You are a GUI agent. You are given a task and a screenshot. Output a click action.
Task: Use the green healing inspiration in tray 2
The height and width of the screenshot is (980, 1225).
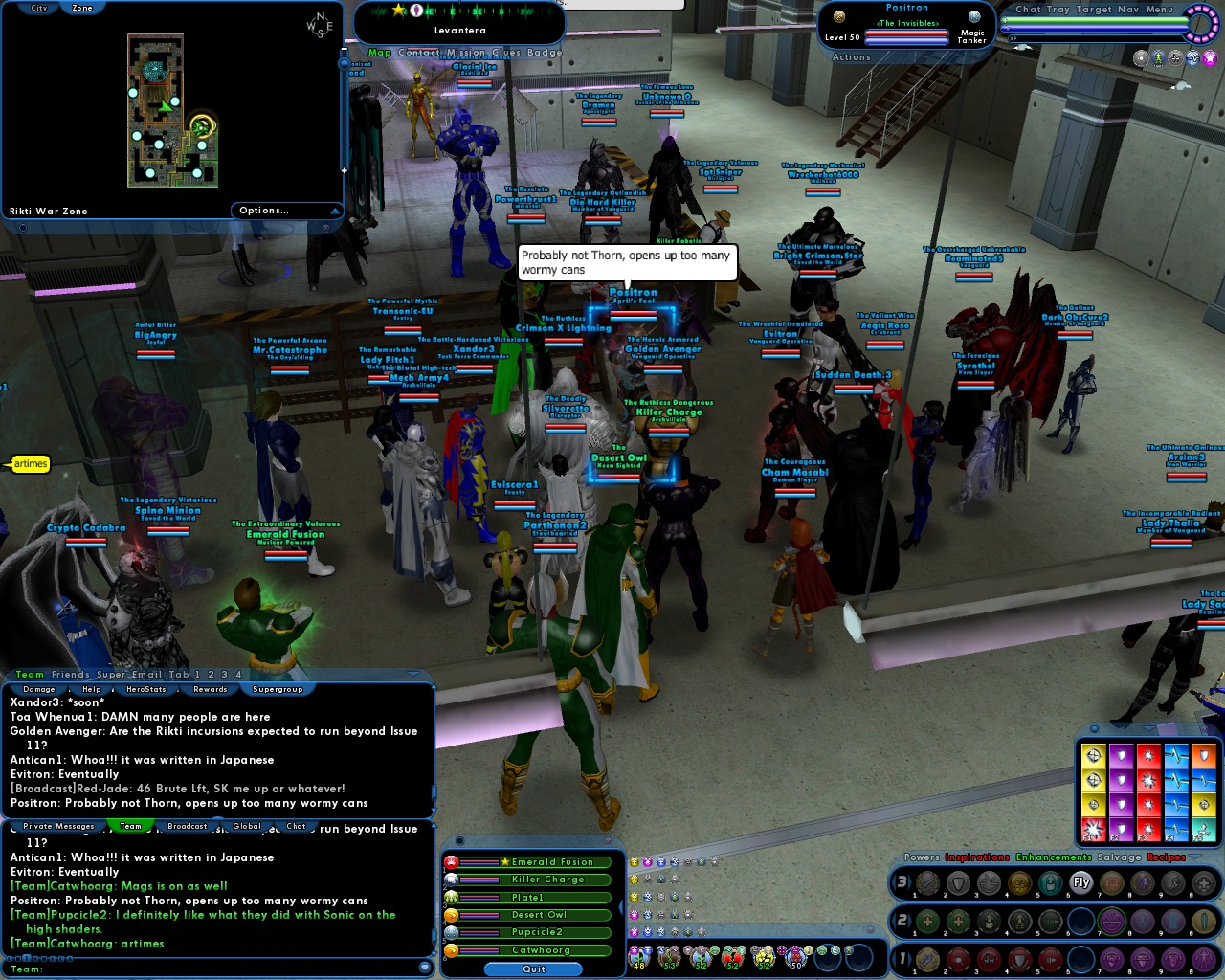click(926, 921)
